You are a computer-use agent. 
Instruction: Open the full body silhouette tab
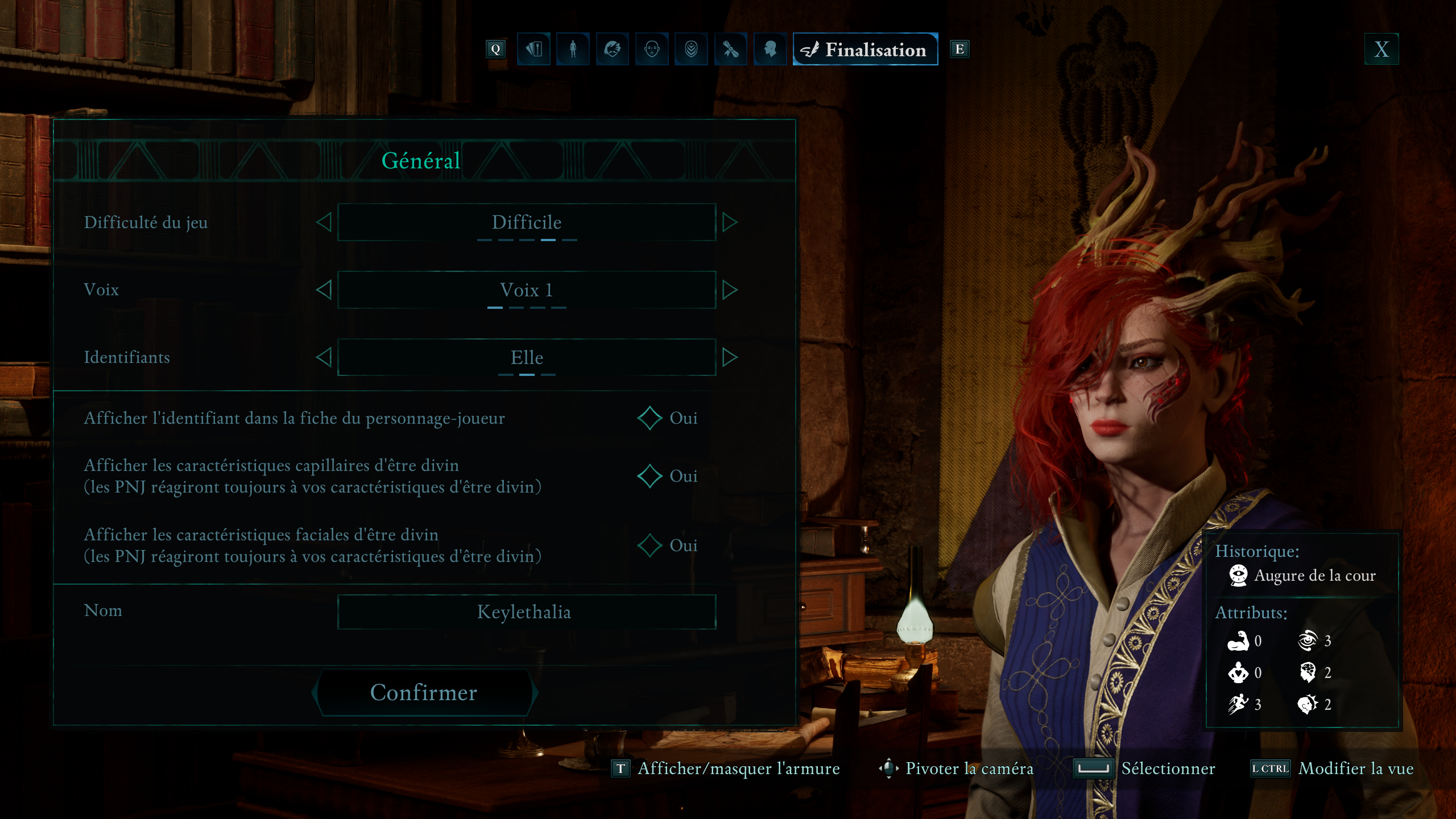coord(573,49)
